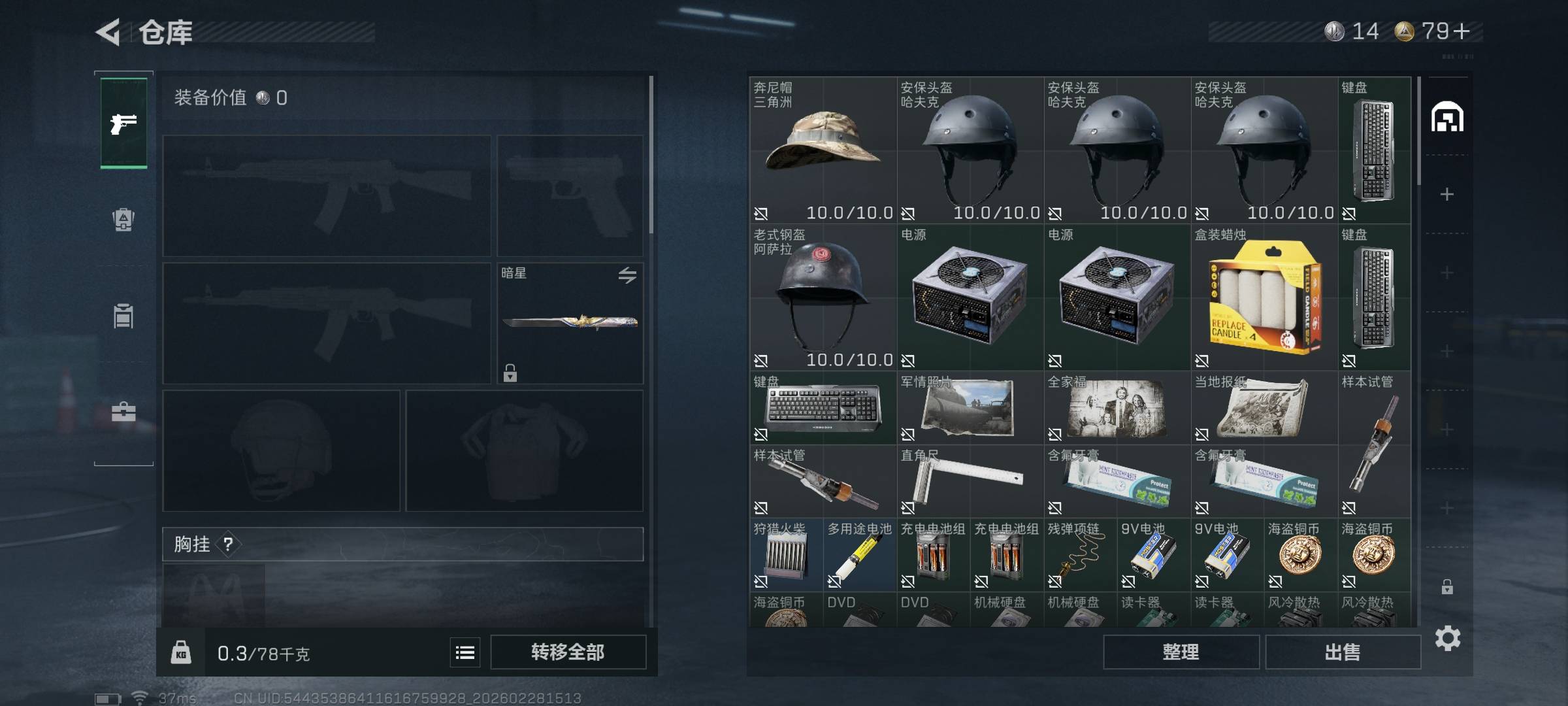
Task: Open the 胸挂 help question mark
Action: click(228, 544)
